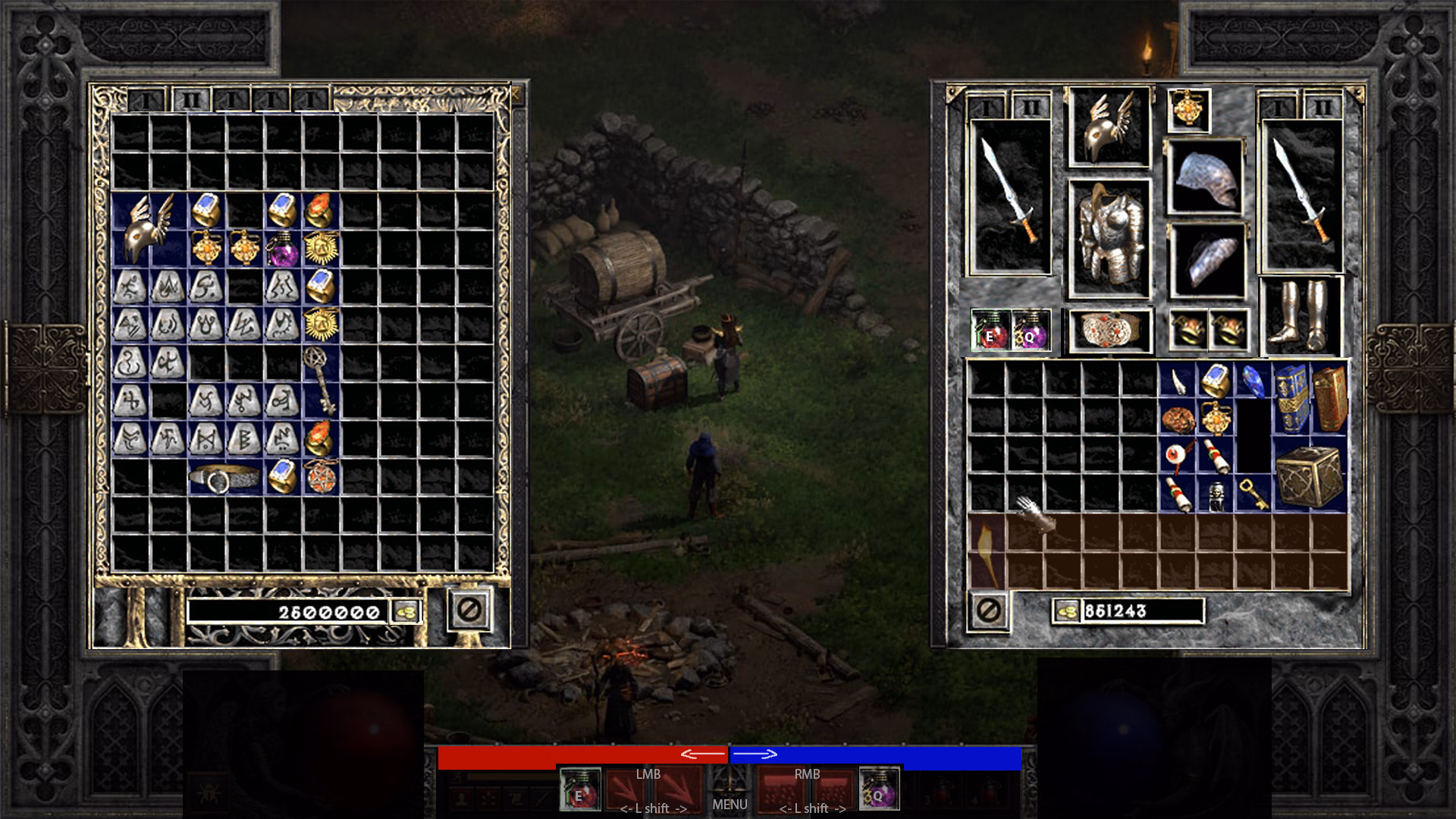Switch to stash tab II

190,100
